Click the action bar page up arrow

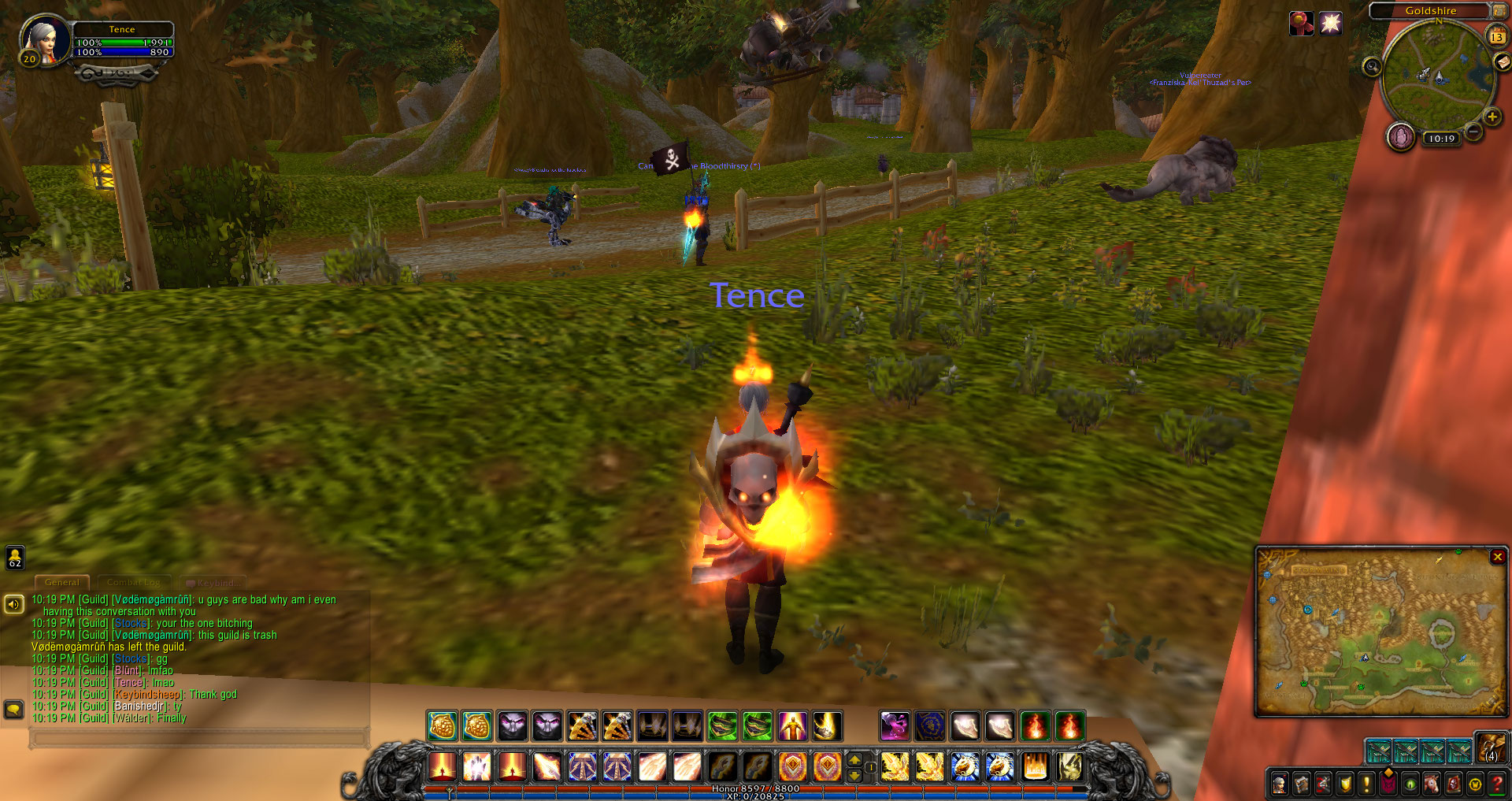pyautogui.click(x=854, y=760)
